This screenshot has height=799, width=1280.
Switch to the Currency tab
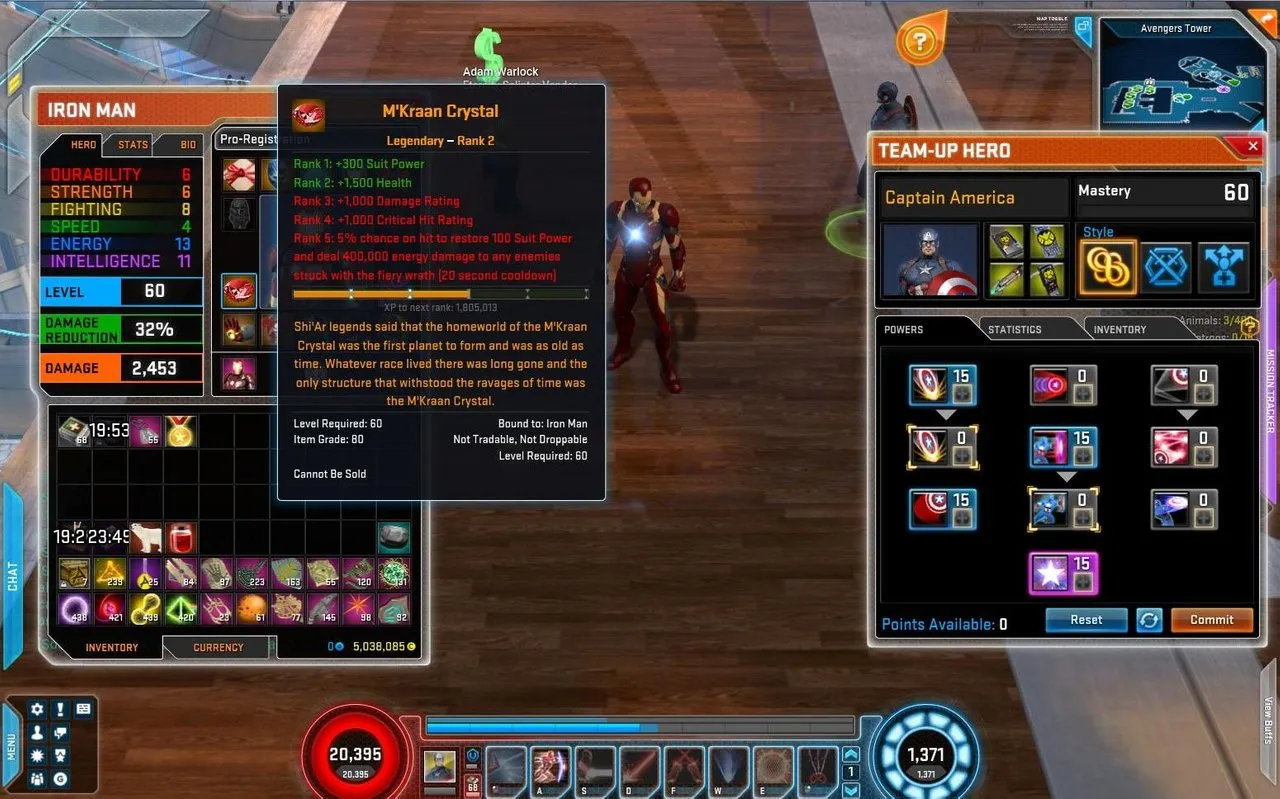coord(218,647)
